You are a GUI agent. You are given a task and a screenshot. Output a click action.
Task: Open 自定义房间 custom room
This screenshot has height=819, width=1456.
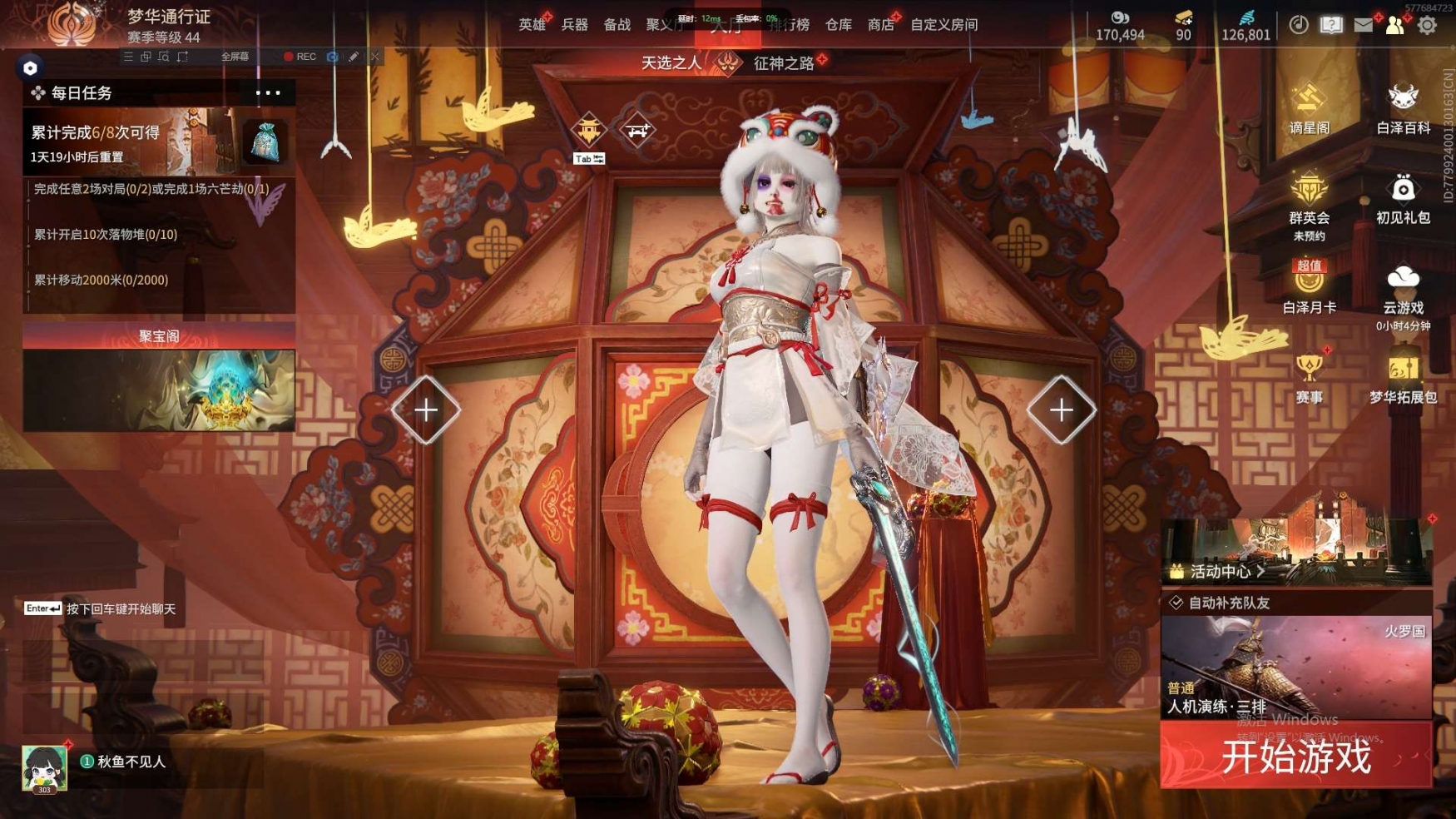click(x=943, y=25)
